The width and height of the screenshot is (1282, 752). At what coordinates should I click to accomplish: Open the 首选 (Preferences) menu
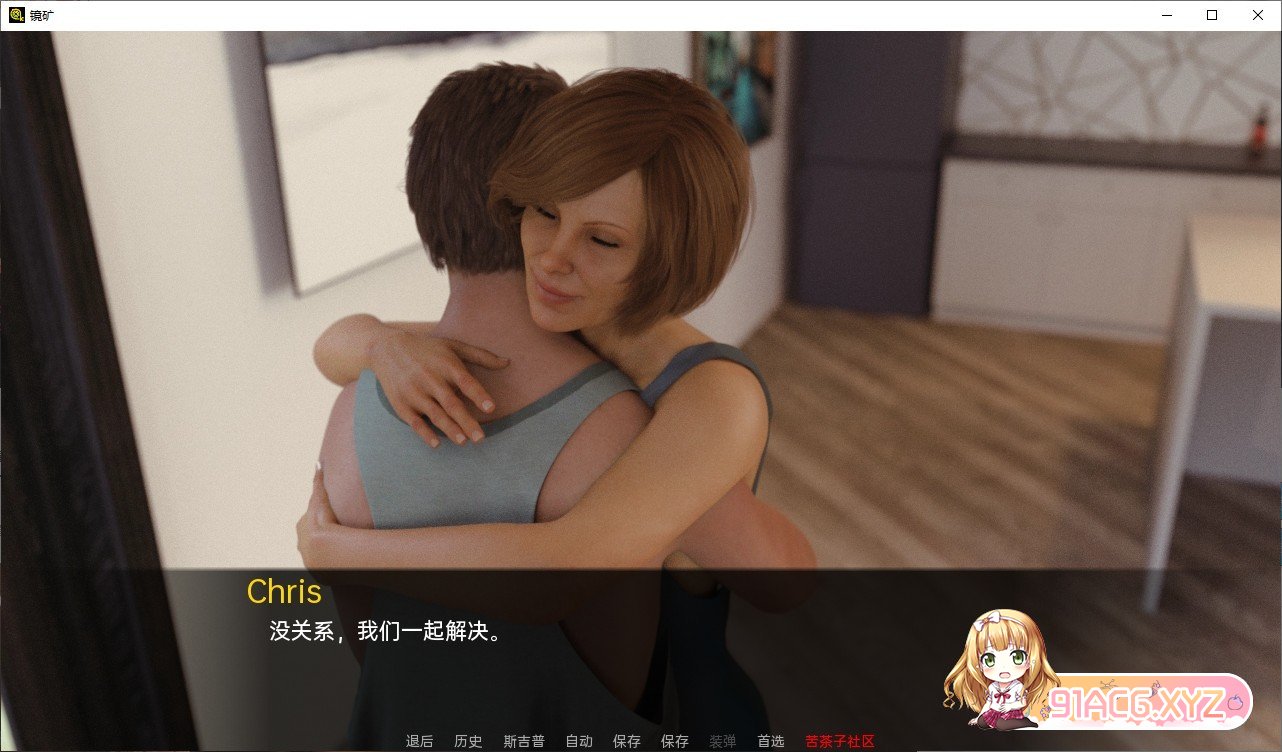(770, 741)
